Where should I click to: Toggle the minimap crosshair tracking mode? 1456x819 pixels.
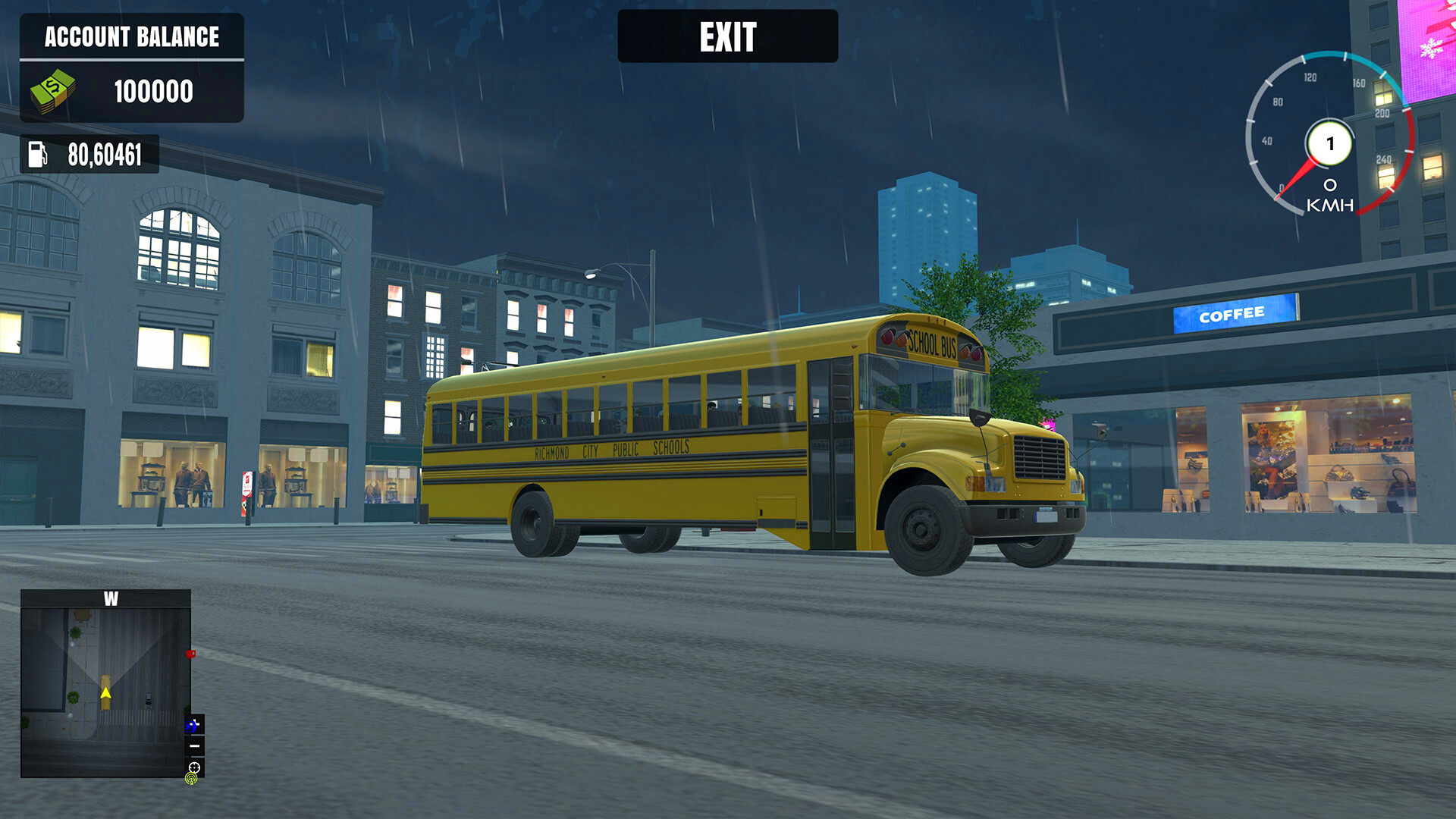[x=194, y=767]
